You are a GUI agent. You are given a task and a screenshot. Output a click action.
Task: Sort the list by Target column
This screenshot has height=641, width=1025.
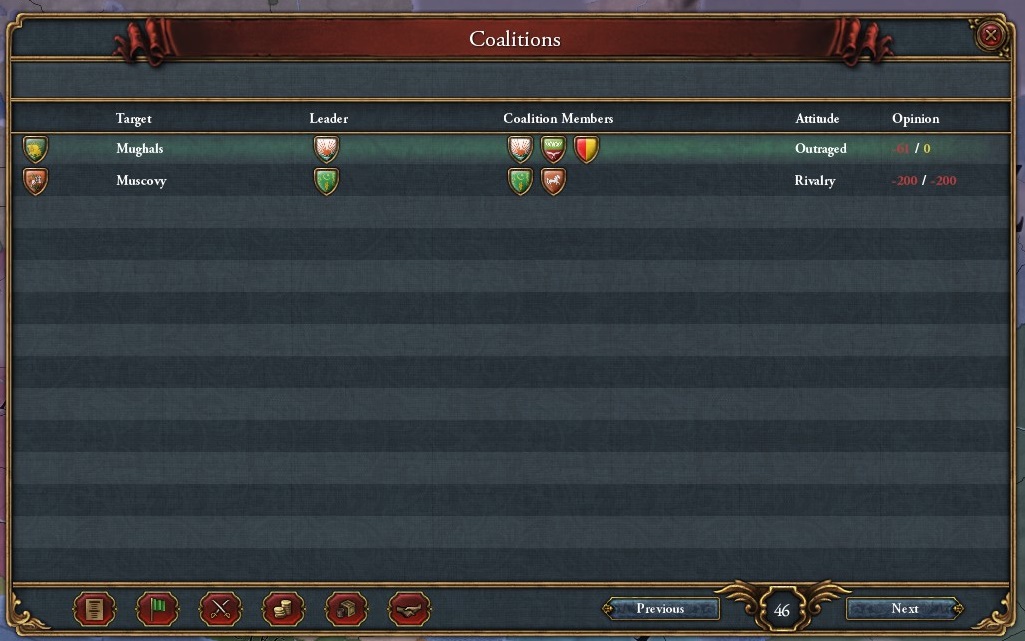(133, 119)
